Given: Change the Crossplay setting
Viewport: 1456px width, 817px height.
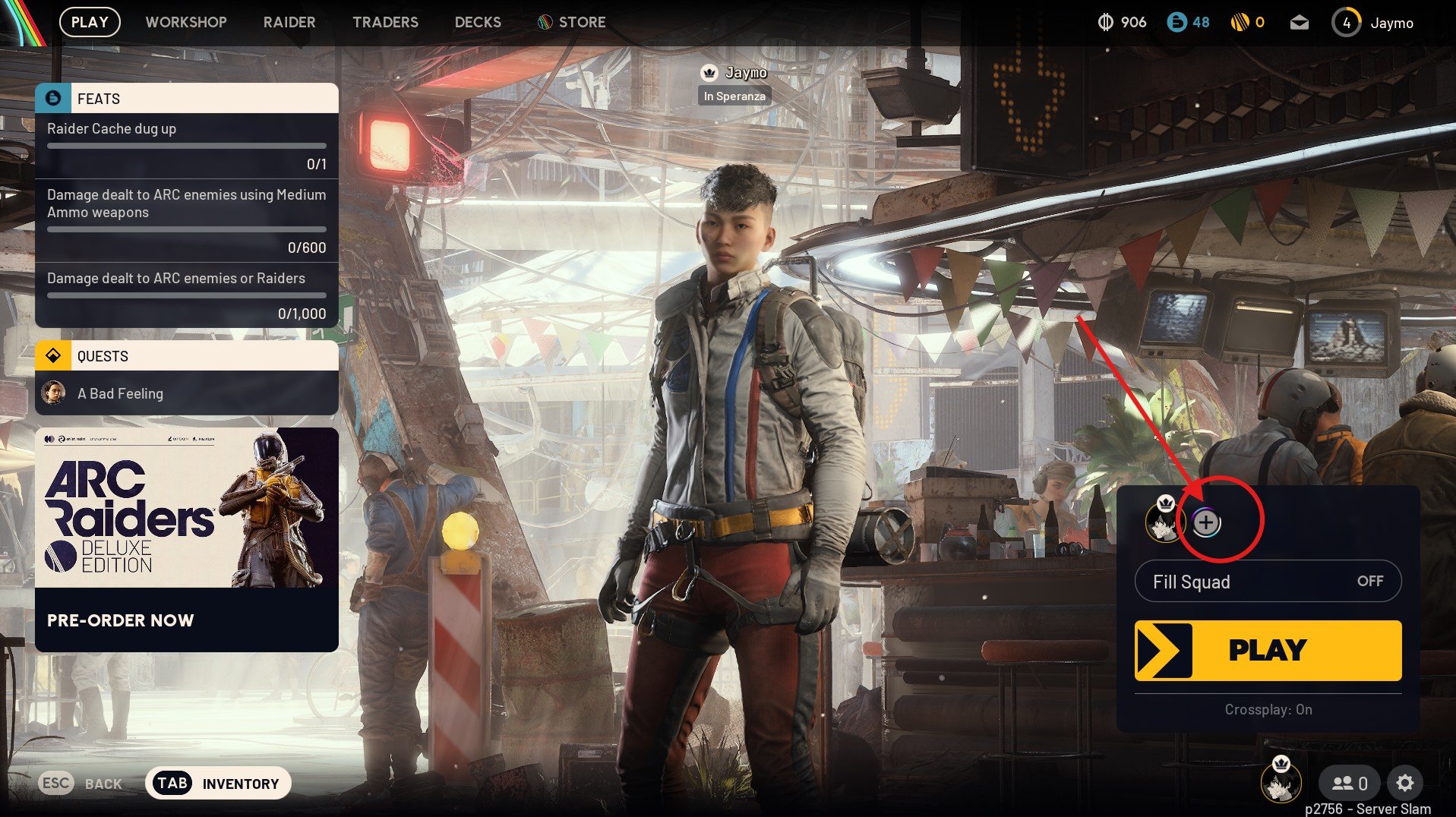Looking at the screenshot, I should pyautogui.click(x=1268, y=709).
